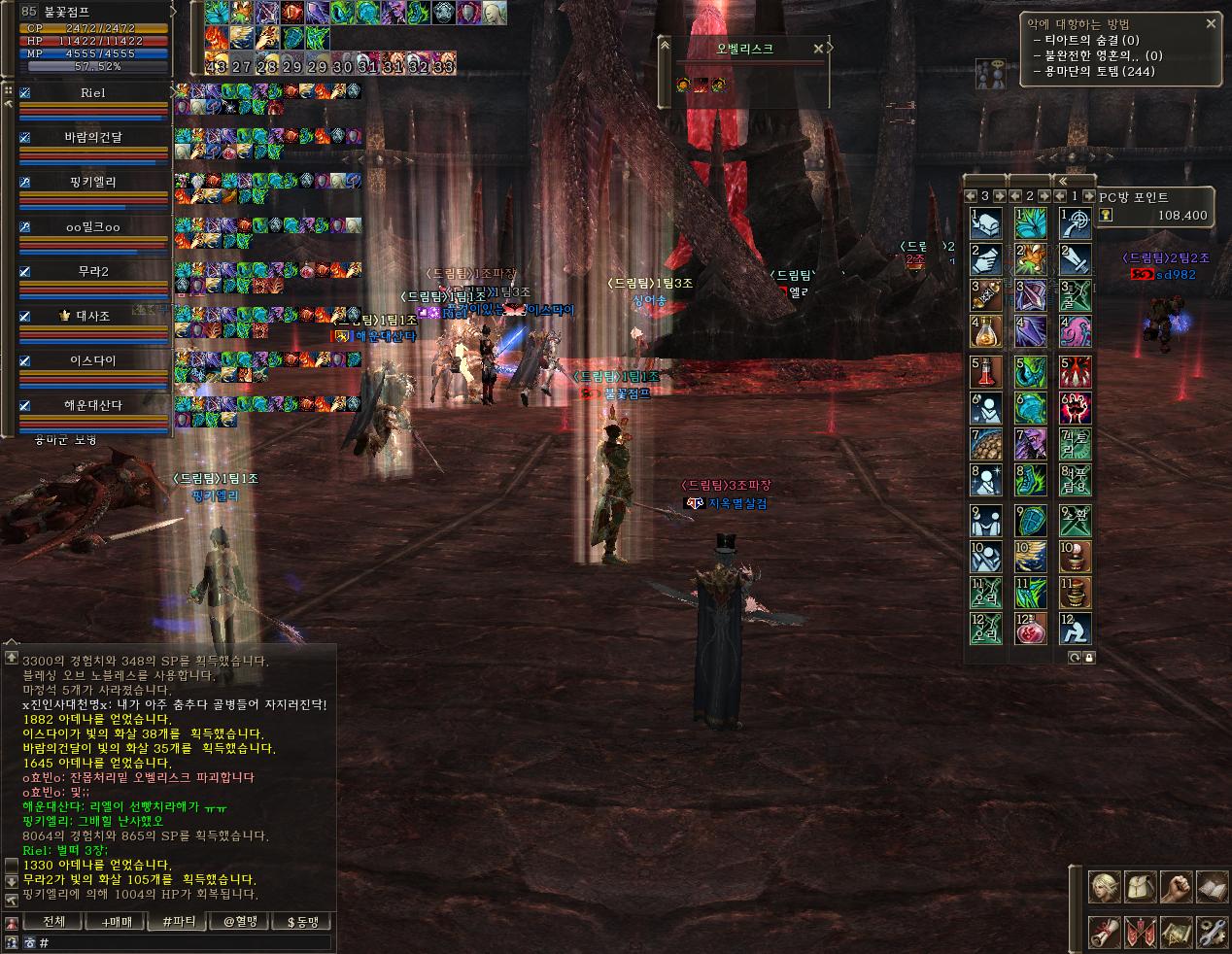
Task: Select party member Riel
Action: point(93,93)
